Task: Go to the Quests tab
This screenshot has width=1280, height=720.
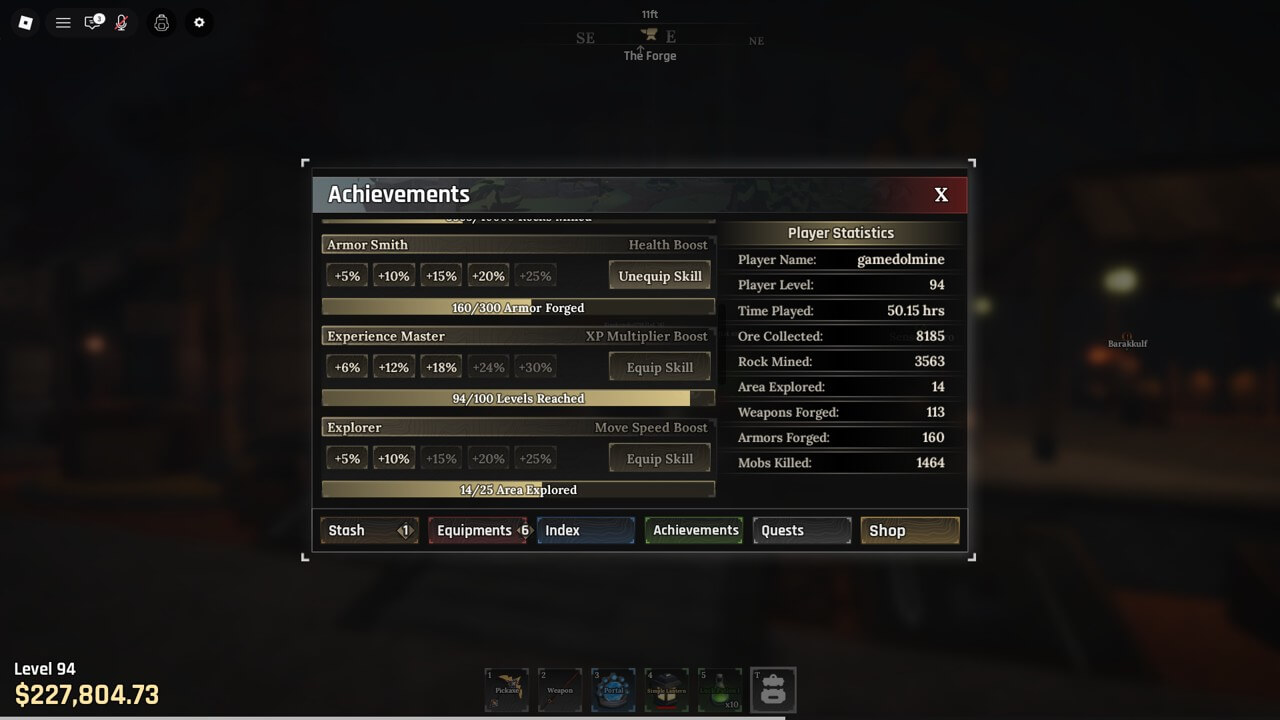Action: (802, 530)
